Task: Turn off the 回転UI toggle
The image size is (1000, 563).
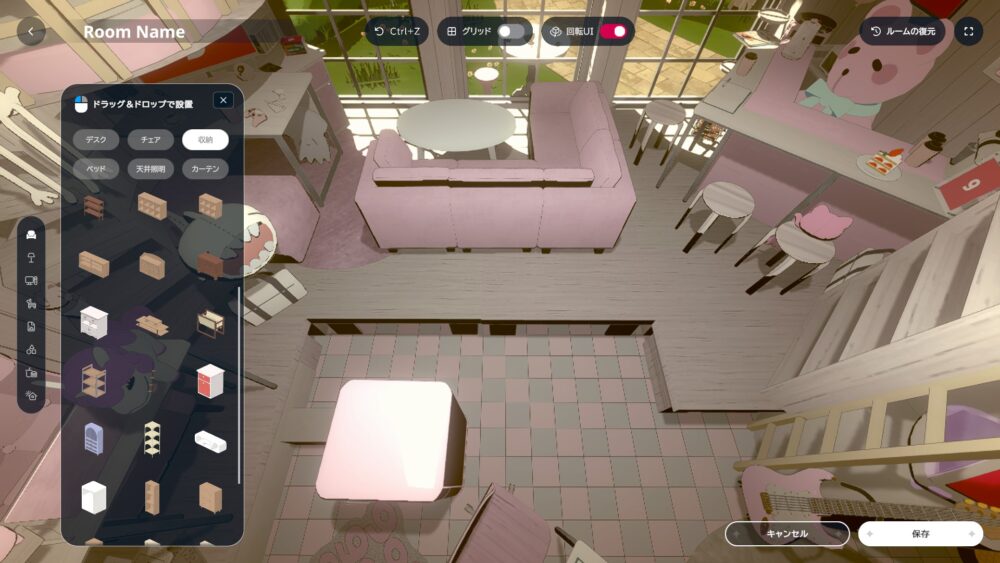Action: coord(613,32)
